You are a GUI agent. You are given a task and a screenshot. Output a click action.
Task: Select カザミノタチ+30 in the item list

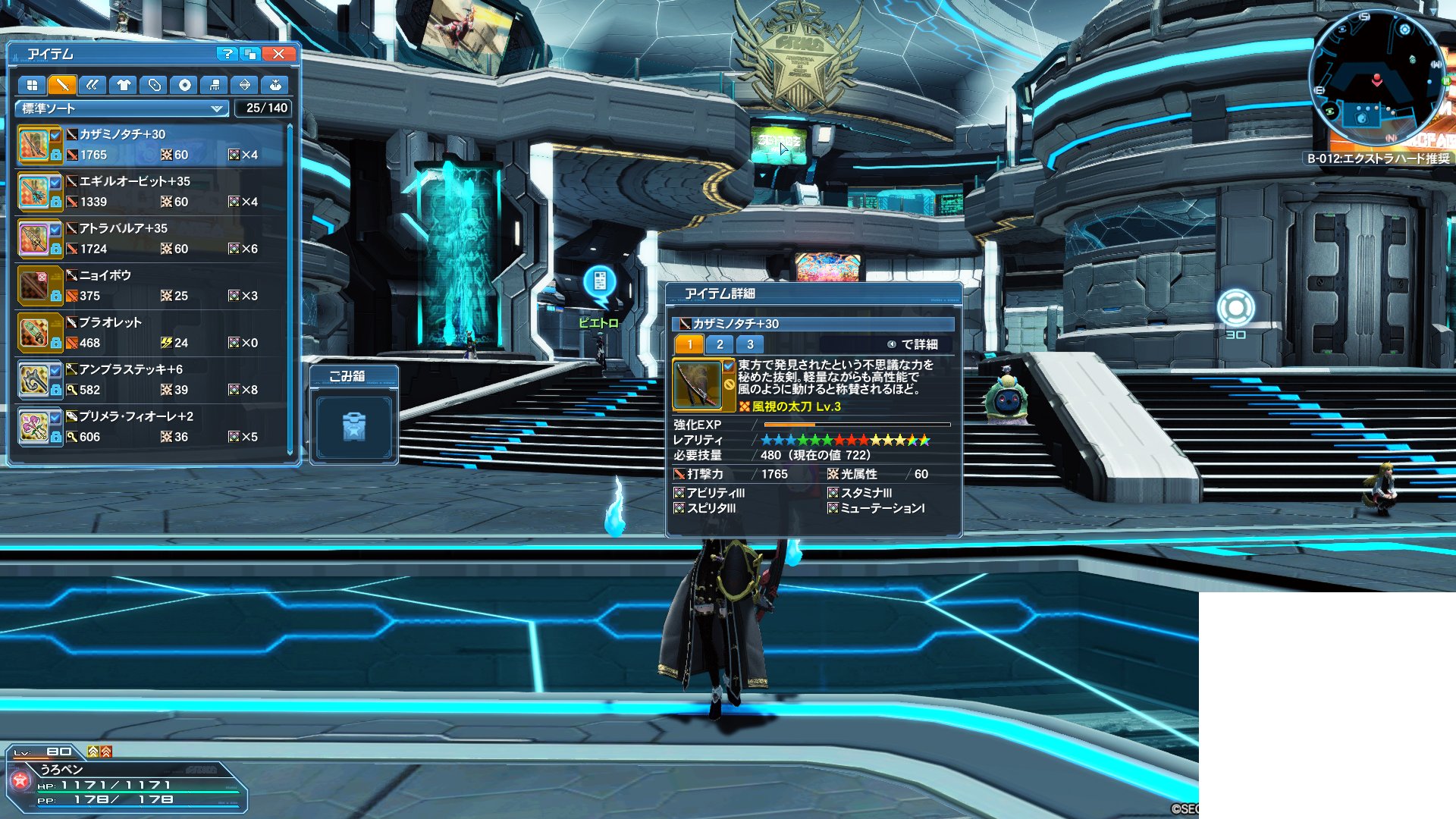pos(152,145)
